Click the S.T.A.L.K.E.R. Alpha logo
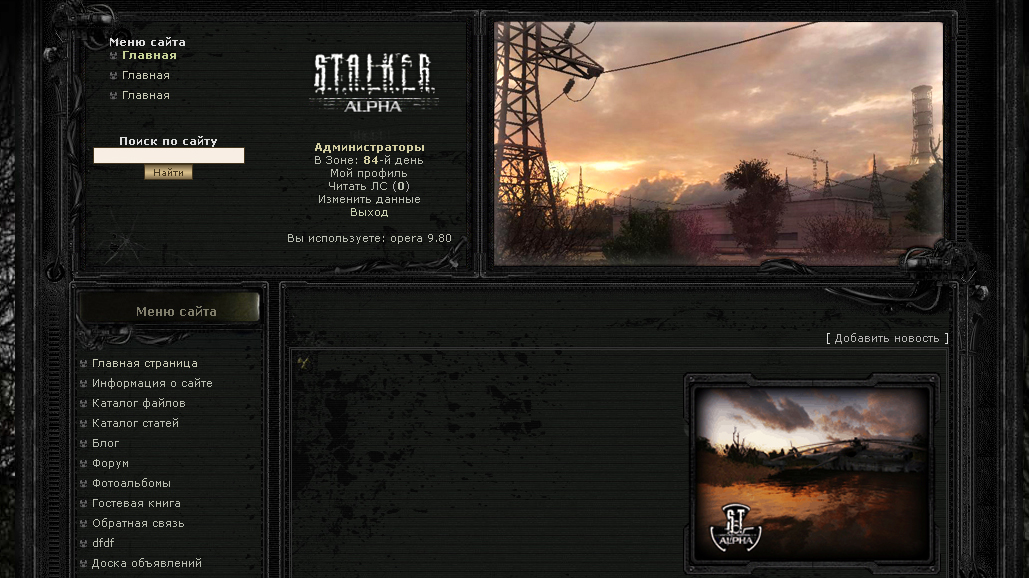 coord(372,82)
